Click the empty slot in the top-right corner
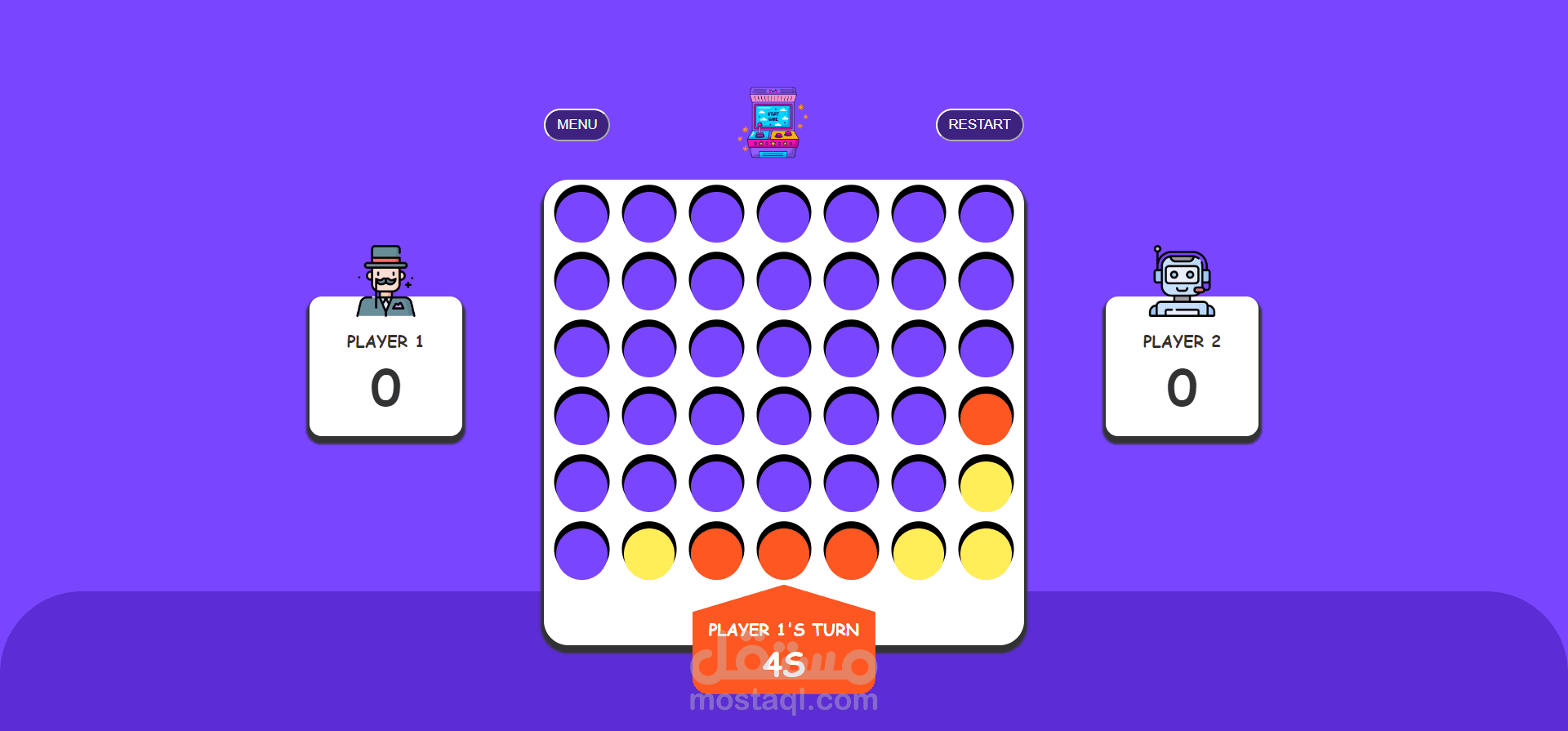 (x=985, y=212)
